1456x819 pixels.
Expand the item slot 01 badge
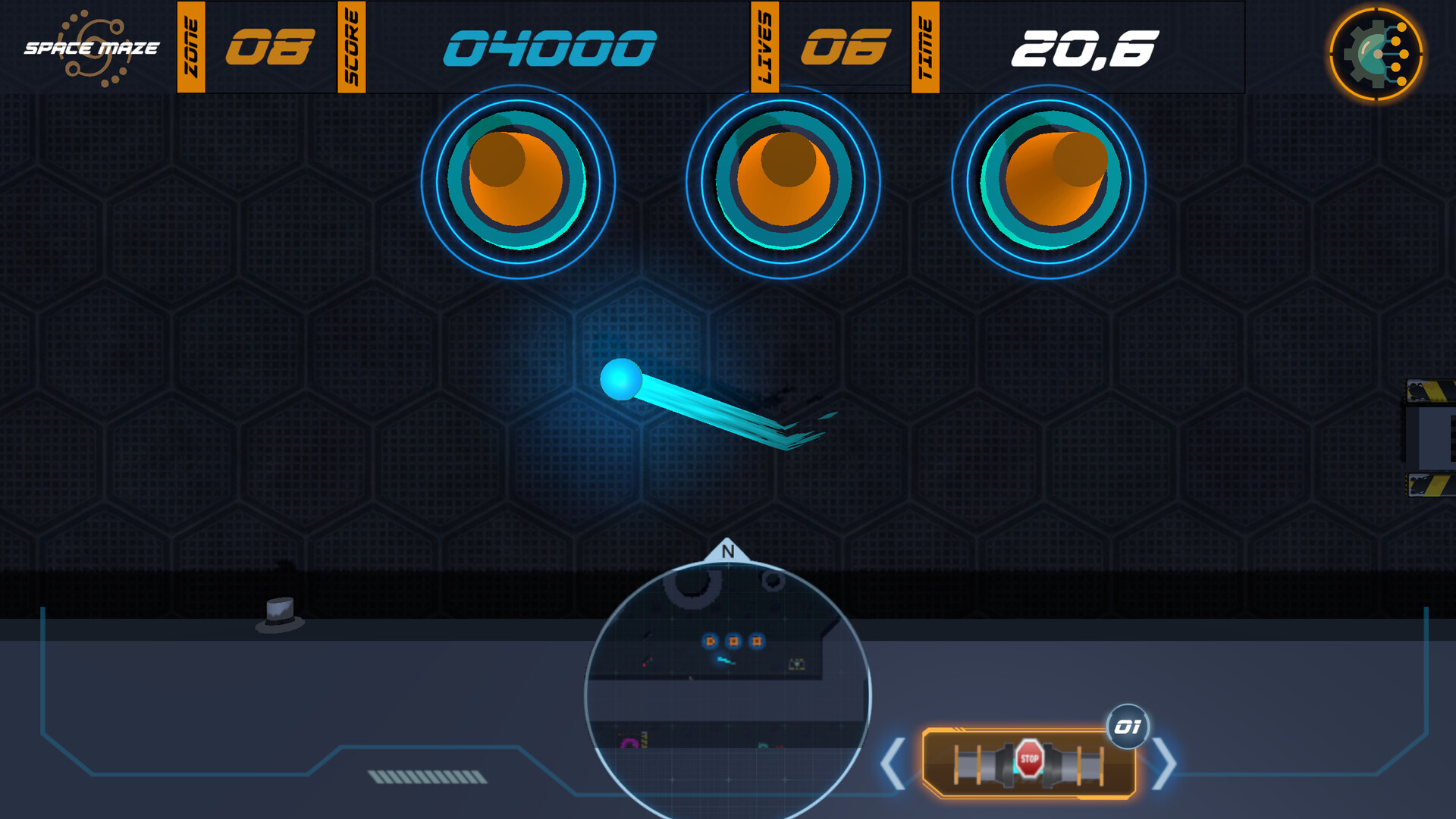[x=1128, y=725]
